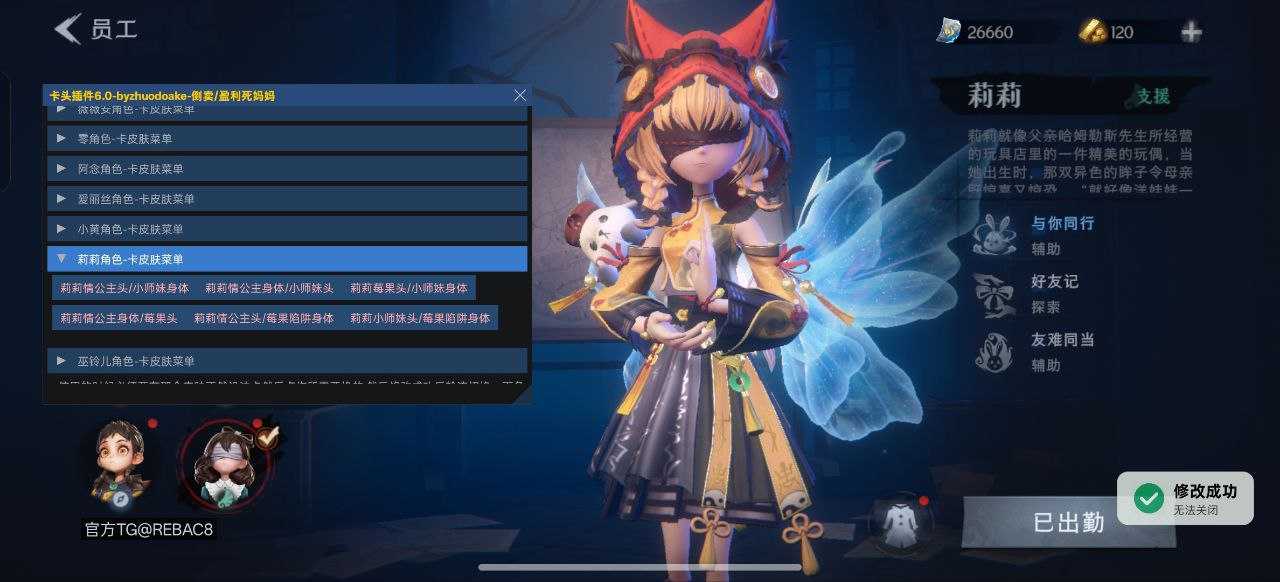Tap the plus button beside gold bars
The image size is (1280, 582).
click(1191, 32)
